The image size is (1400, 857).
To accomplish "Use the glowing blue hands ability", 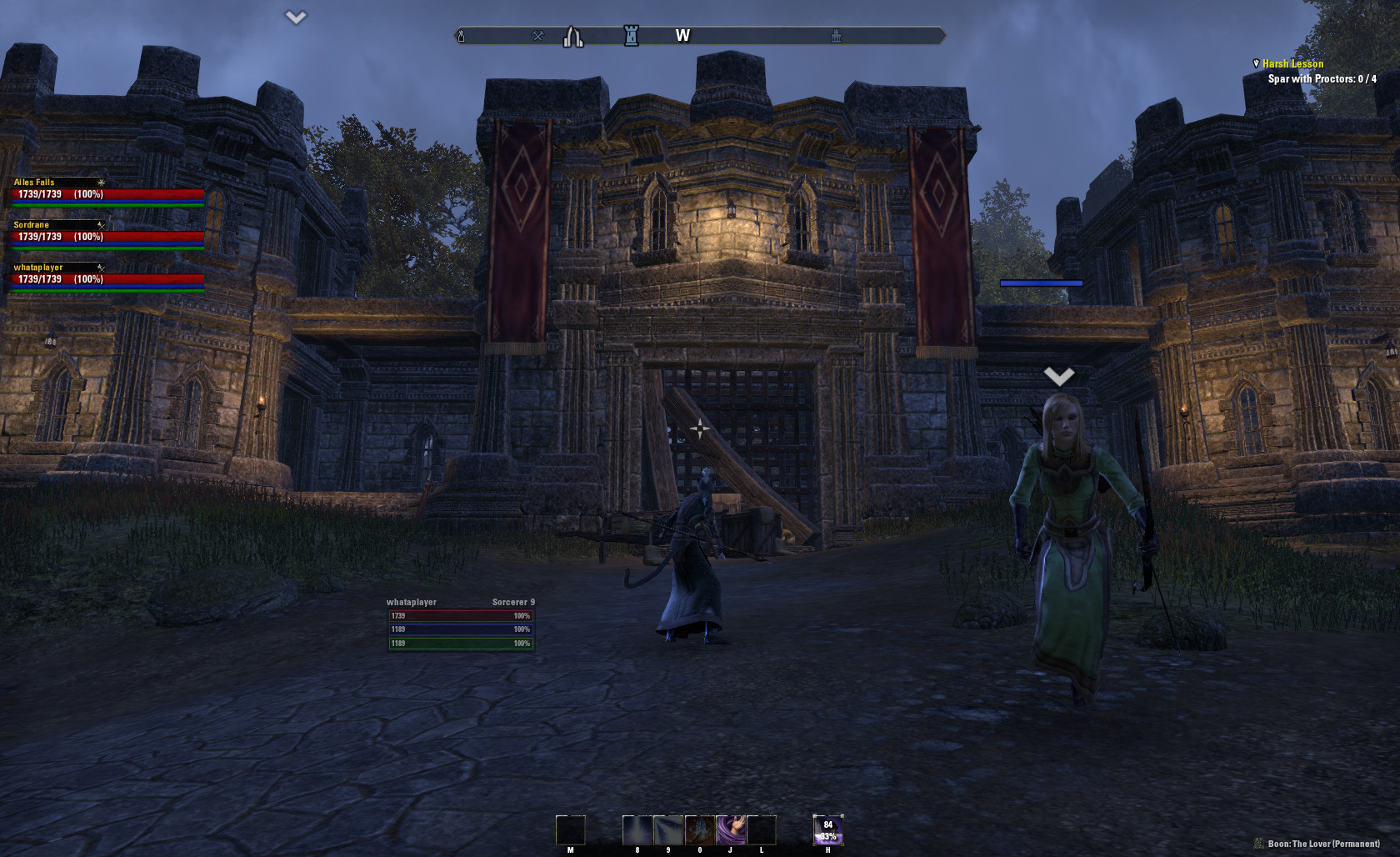I will click(x=699, y=830).
